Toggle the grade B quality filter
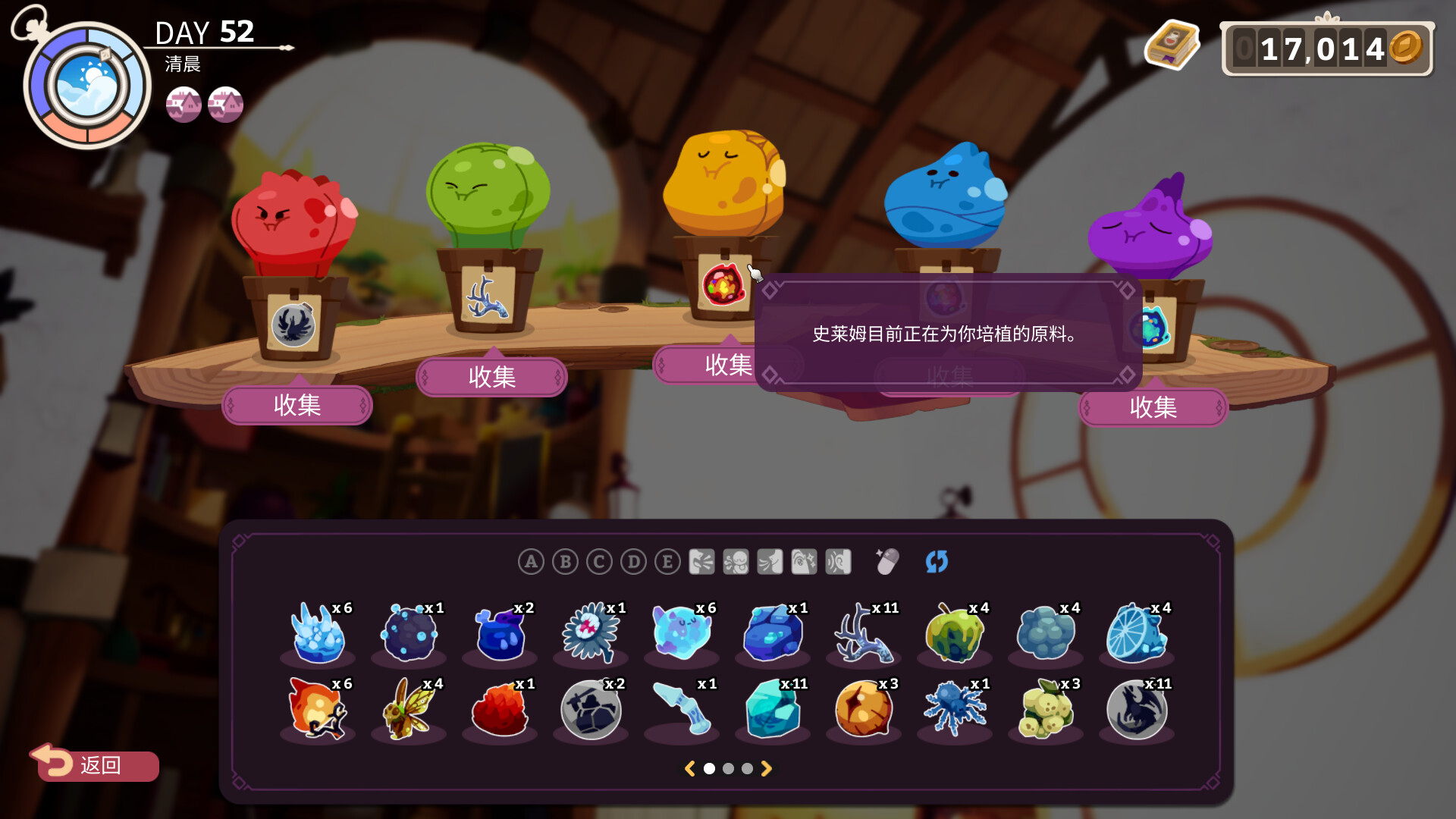This screenshot has height=819, width=1456. click(x=564, y=562)
